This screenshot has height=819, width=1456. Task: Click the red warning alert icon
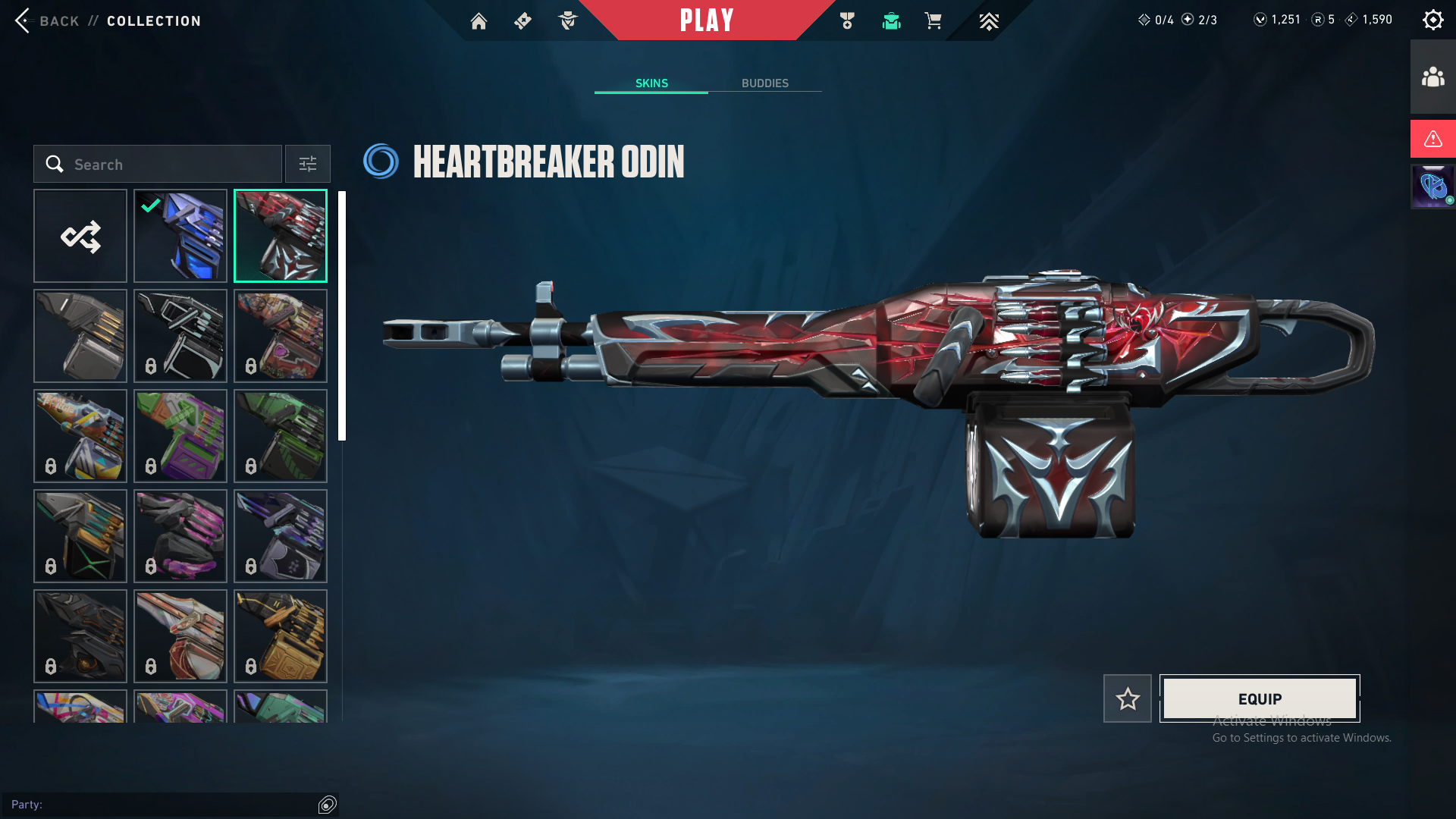[1432, 139]
